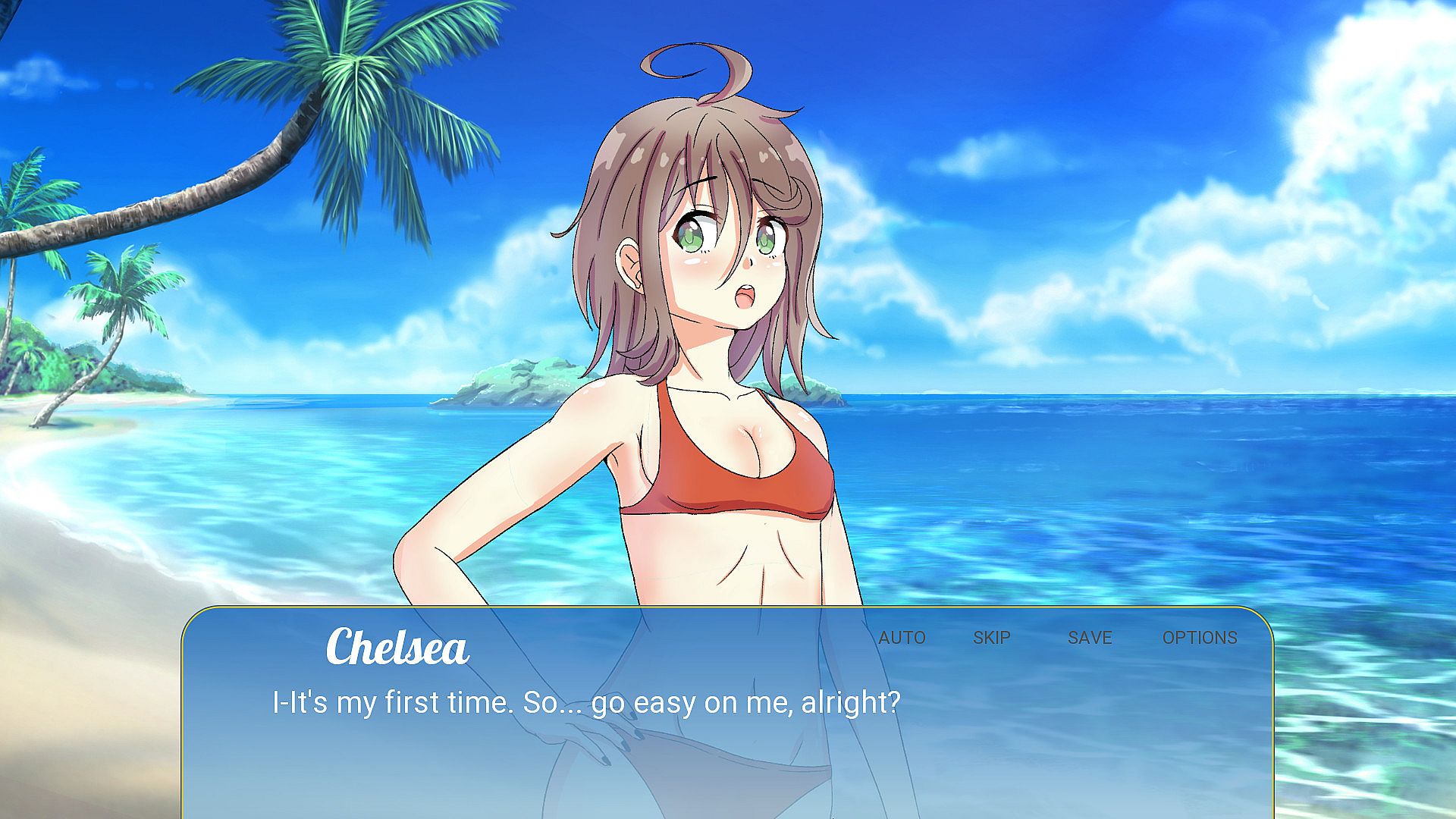The width and height of the screenshot is (1456, 819).
Task: Activate the SKIP text button
Action: point(991,638)
